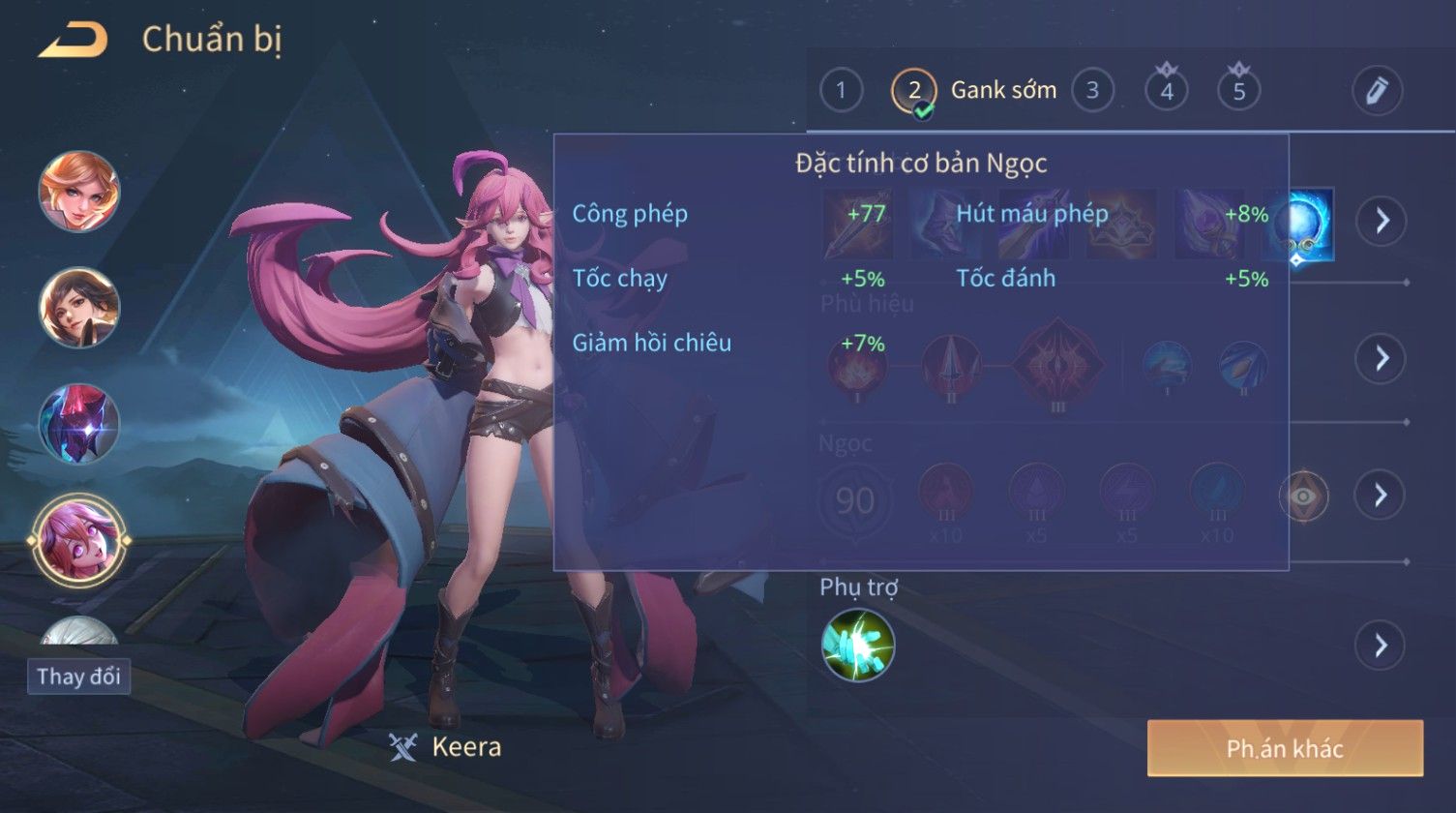This screenshot has height=813, width=1456.
Task: Expand the Phù hiệu row arrow
Action: click(x=1381, y=358)
